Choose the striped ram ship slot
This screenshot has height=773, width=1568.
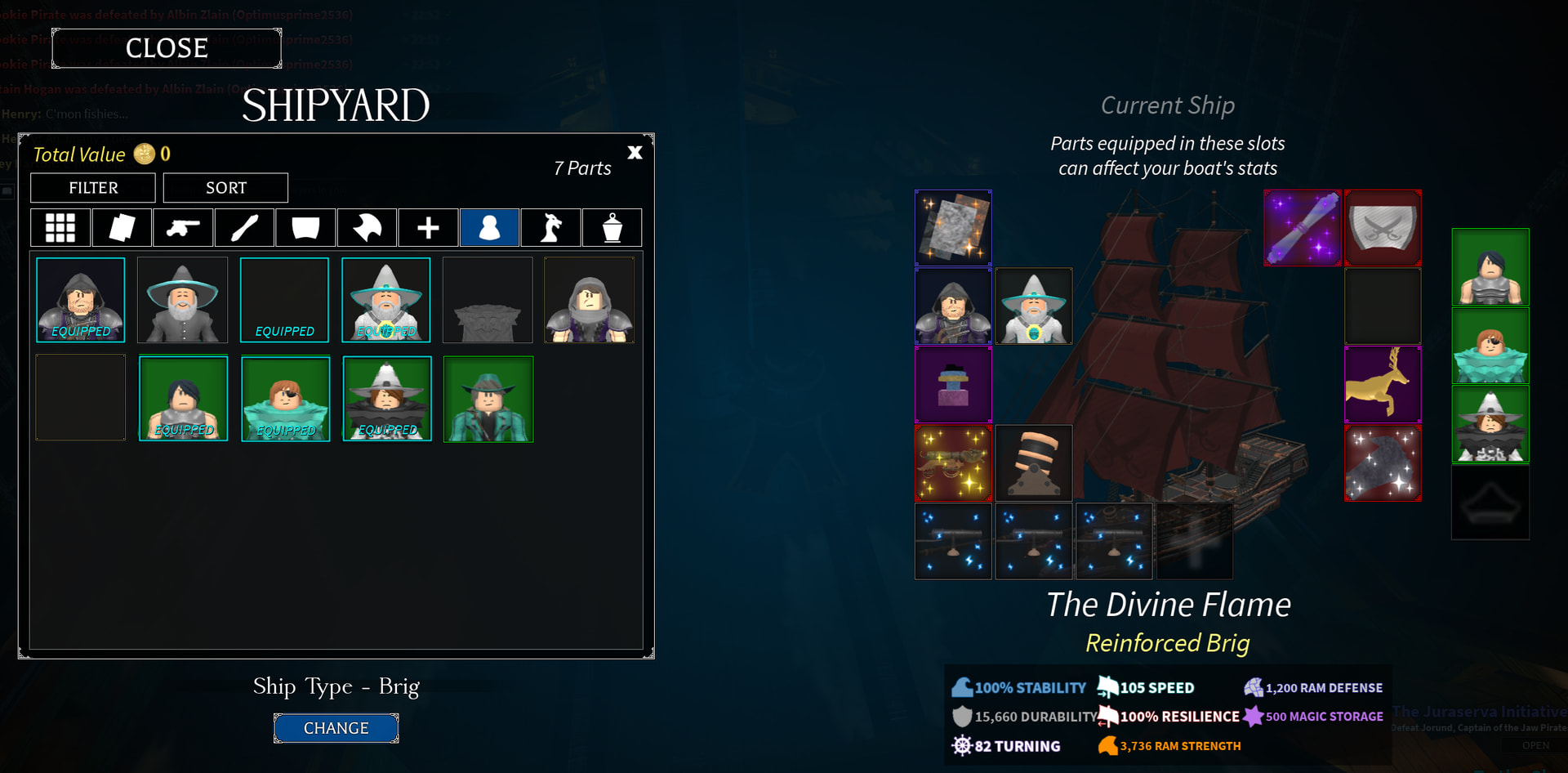[1033, 462]
